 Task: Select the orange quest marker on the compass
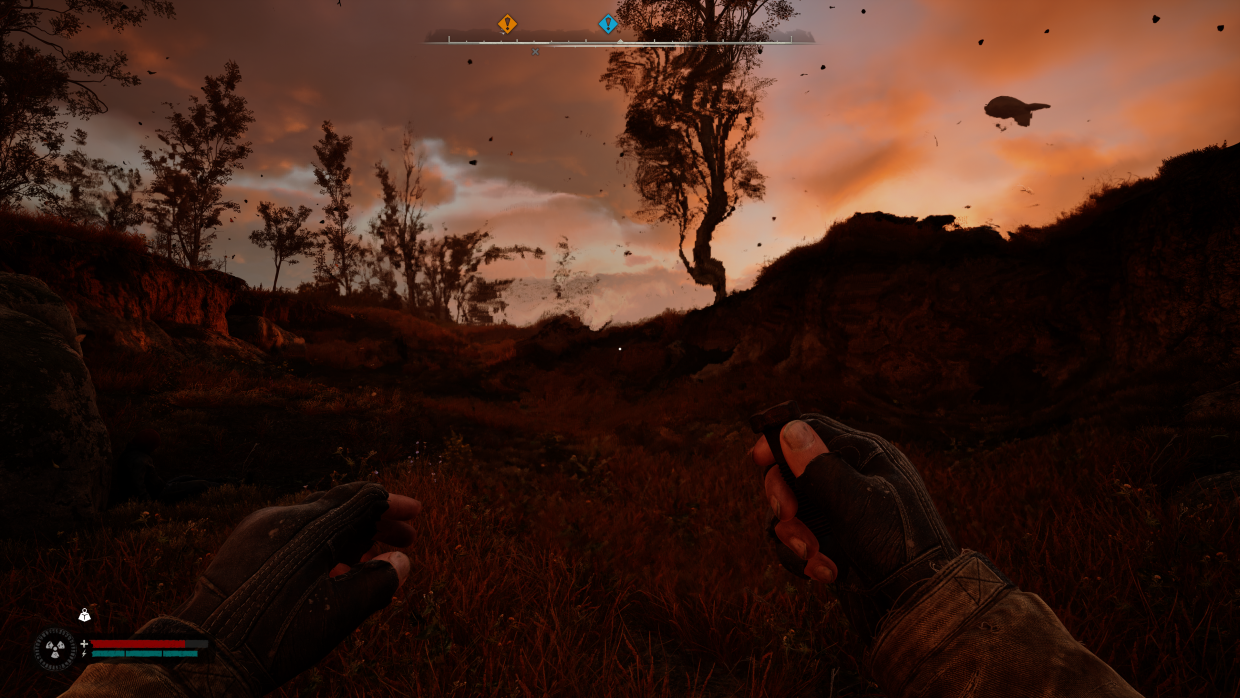(x=507, y=24)
